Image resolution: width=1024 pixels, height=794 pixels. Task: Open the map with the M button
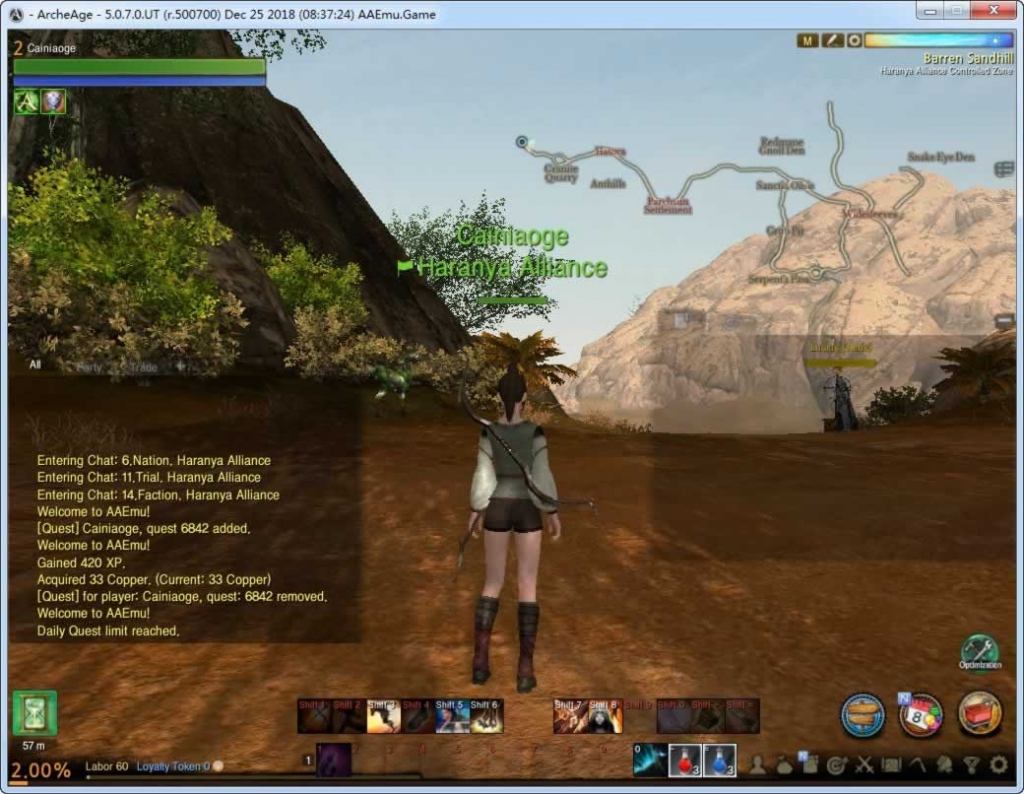click(808, 40)
